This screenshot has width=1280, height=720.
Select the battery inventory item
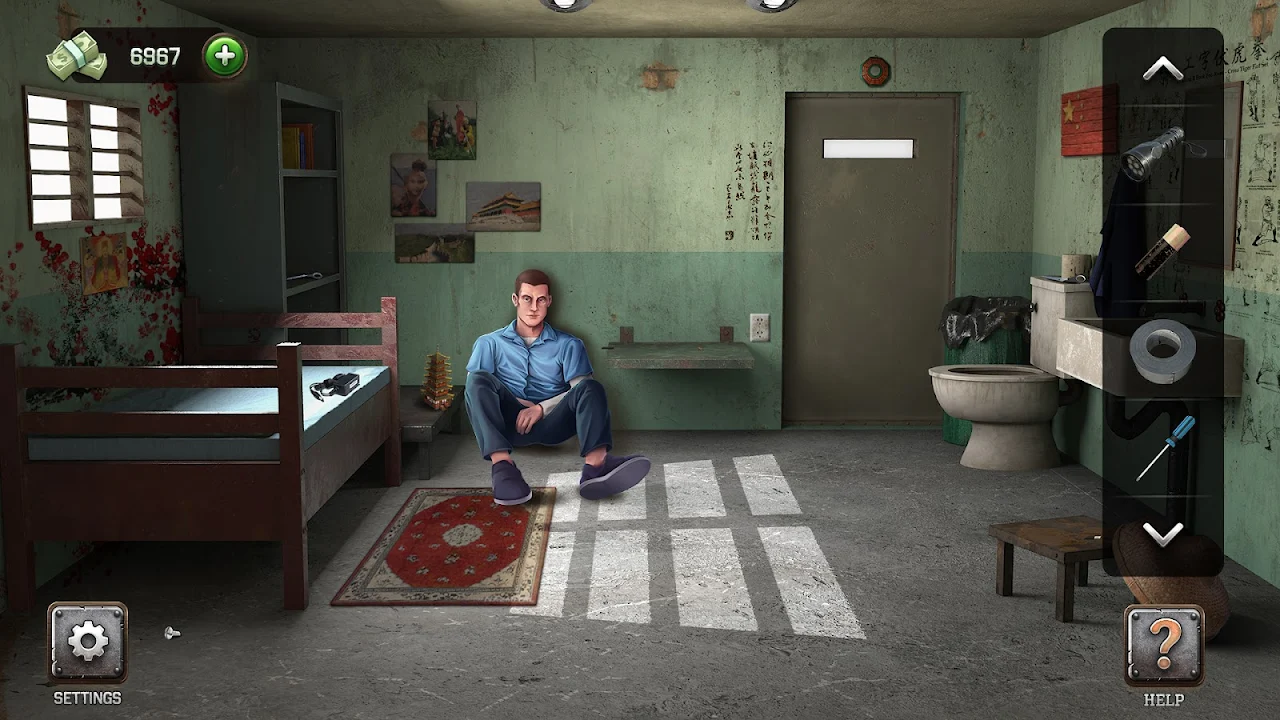[x=1162, y=251]
